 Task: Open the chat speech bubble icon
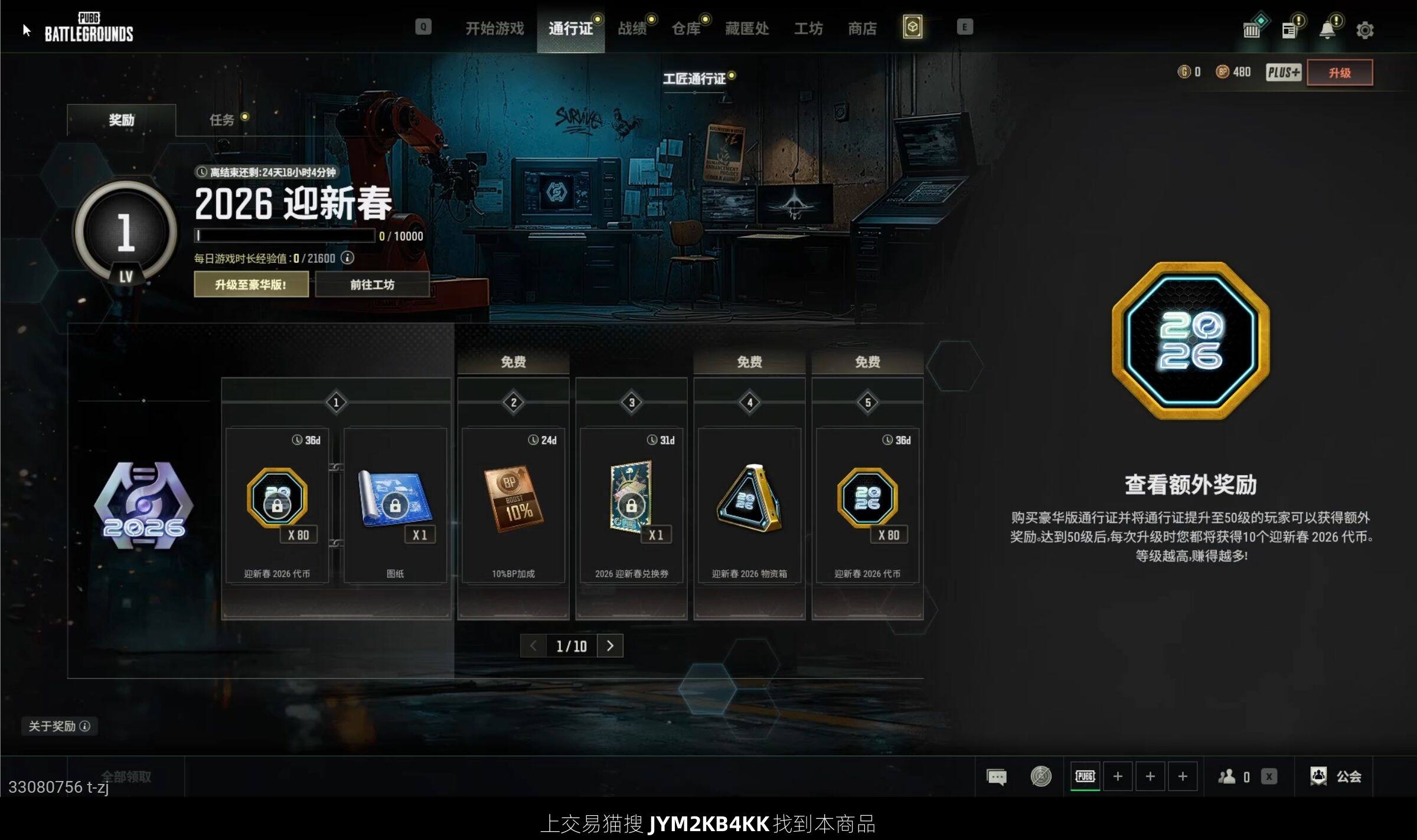tap(997, 777)
